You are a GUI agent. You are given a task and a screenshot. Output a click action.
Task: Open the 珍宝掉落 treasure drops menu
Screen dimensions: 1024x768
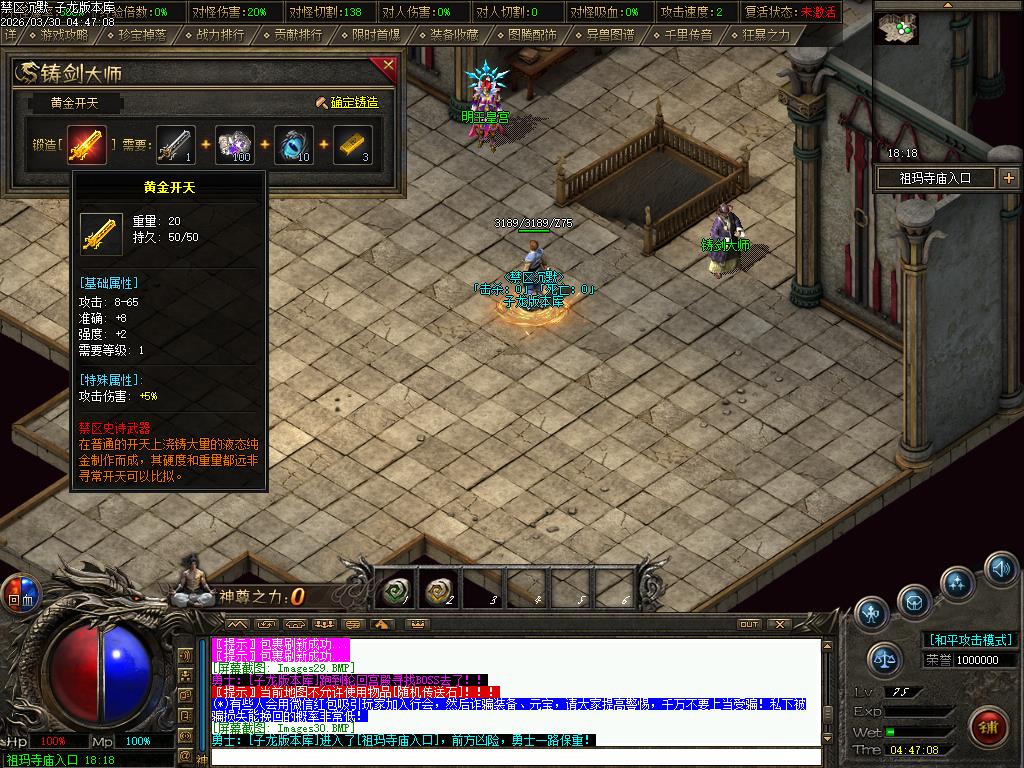click(x=140, y=34)
